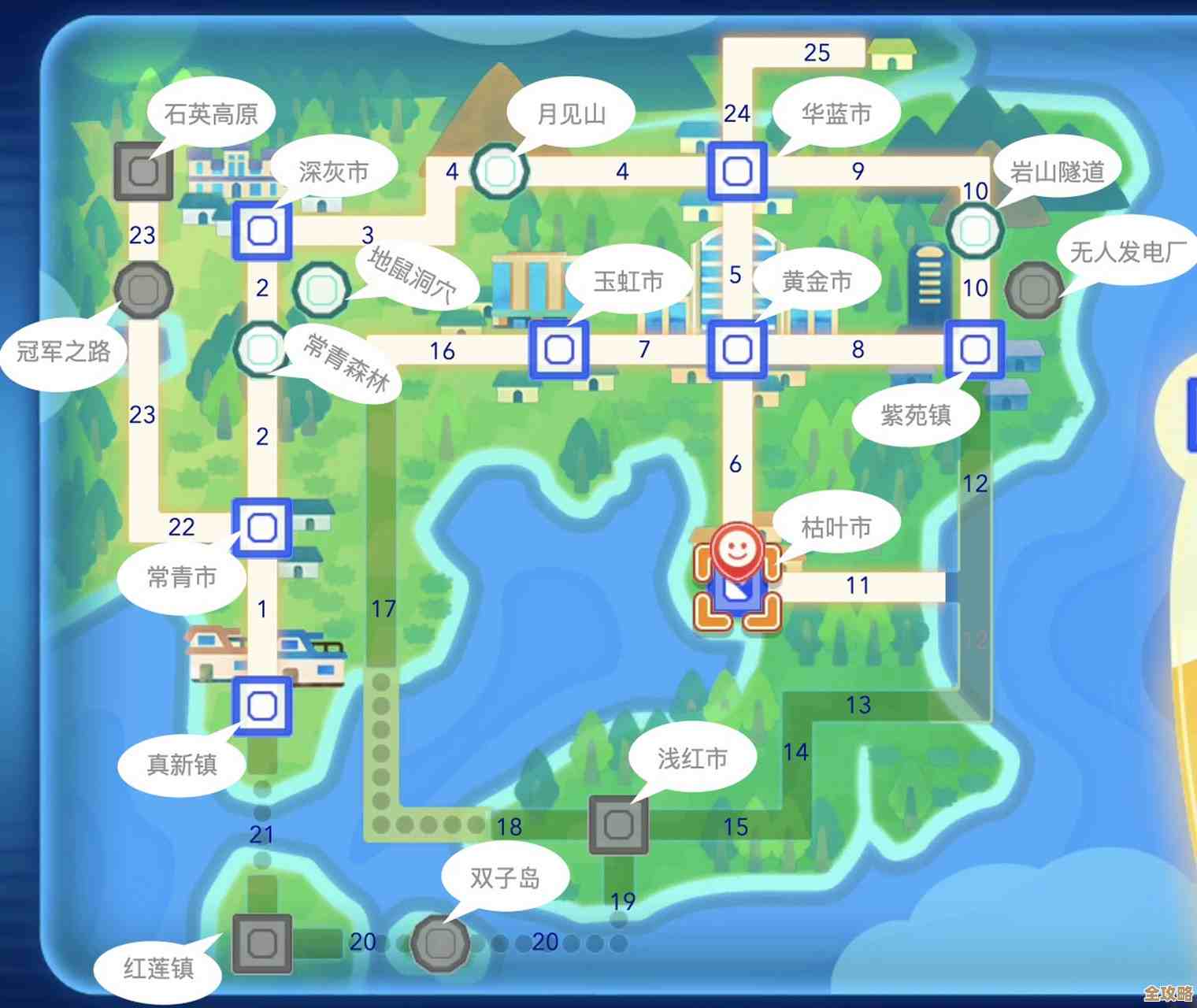This screenshot has height=1008, width=1197.
Task: Click the red player location pin
Action: pyautogui.click(x=739, y=551)
